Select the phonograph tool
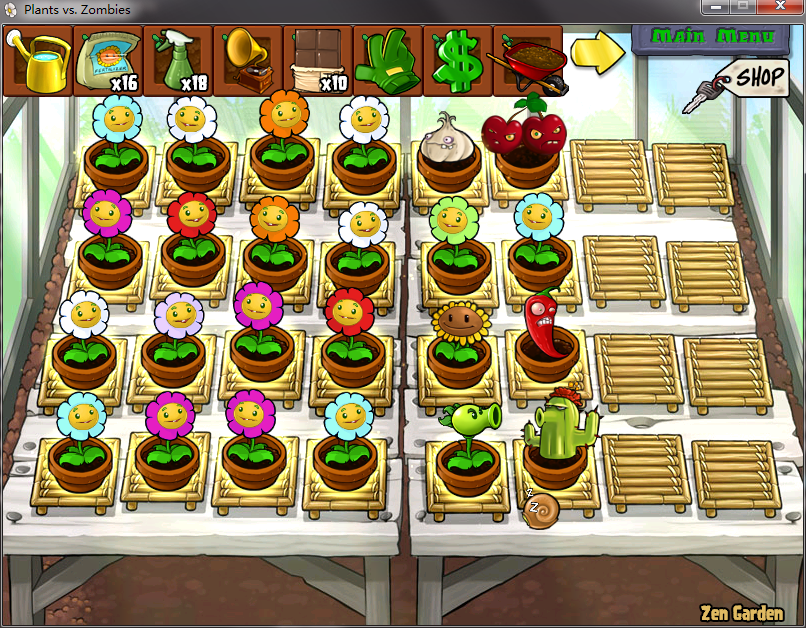The image size is (806, 628). (248, 61)
